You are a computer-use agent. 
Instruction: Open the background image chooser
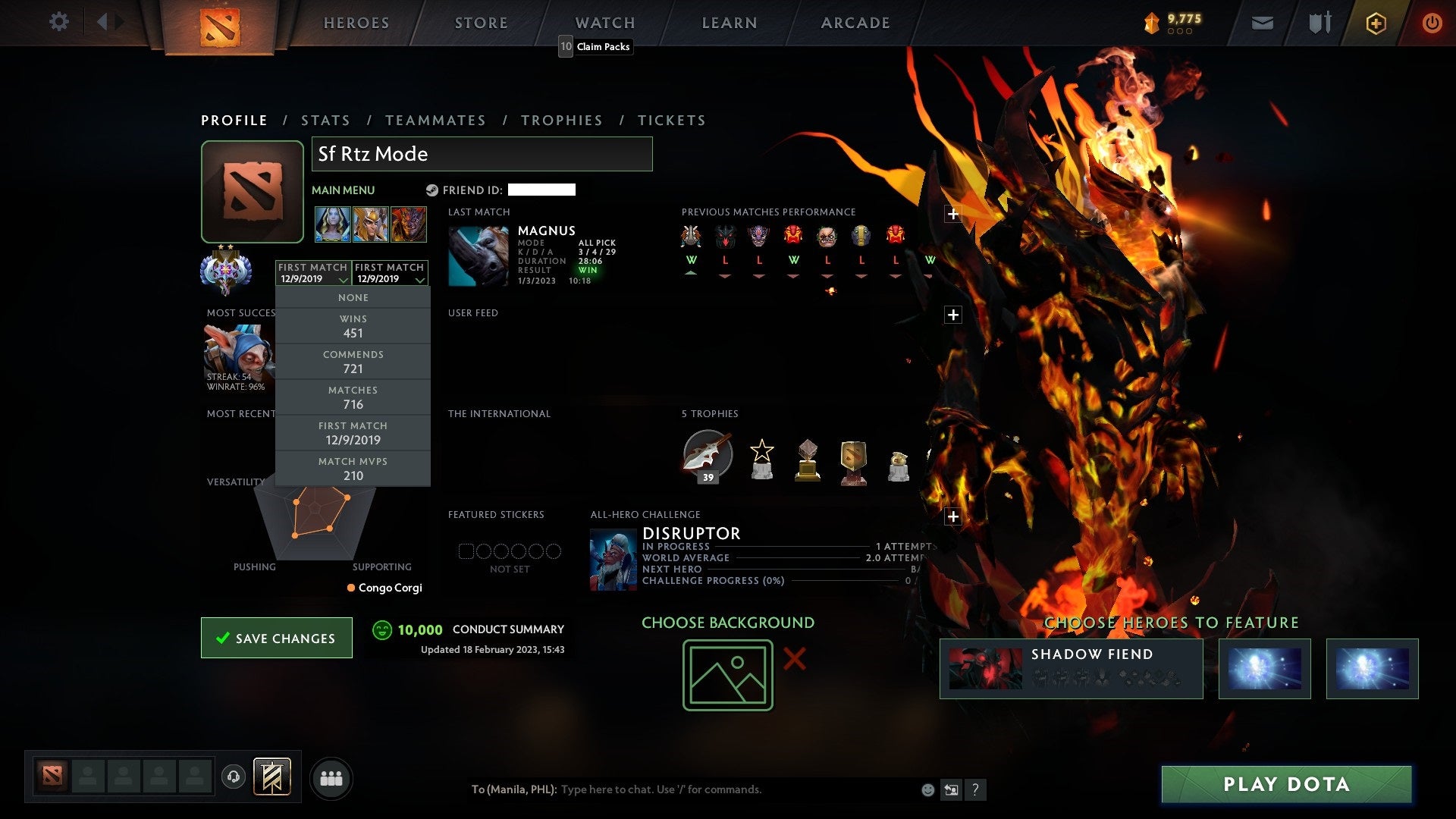727,675
